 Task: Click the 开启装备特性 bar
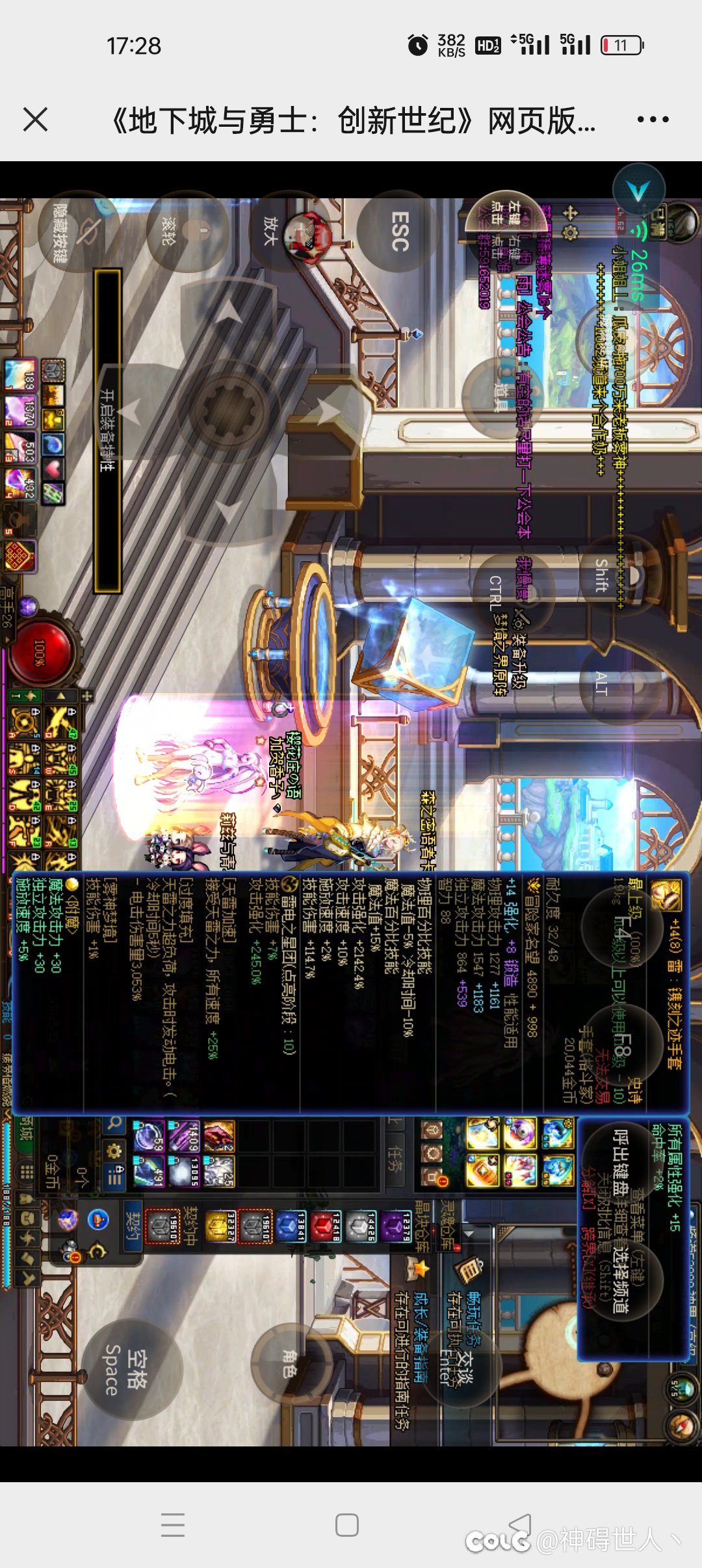click(107, 430)
